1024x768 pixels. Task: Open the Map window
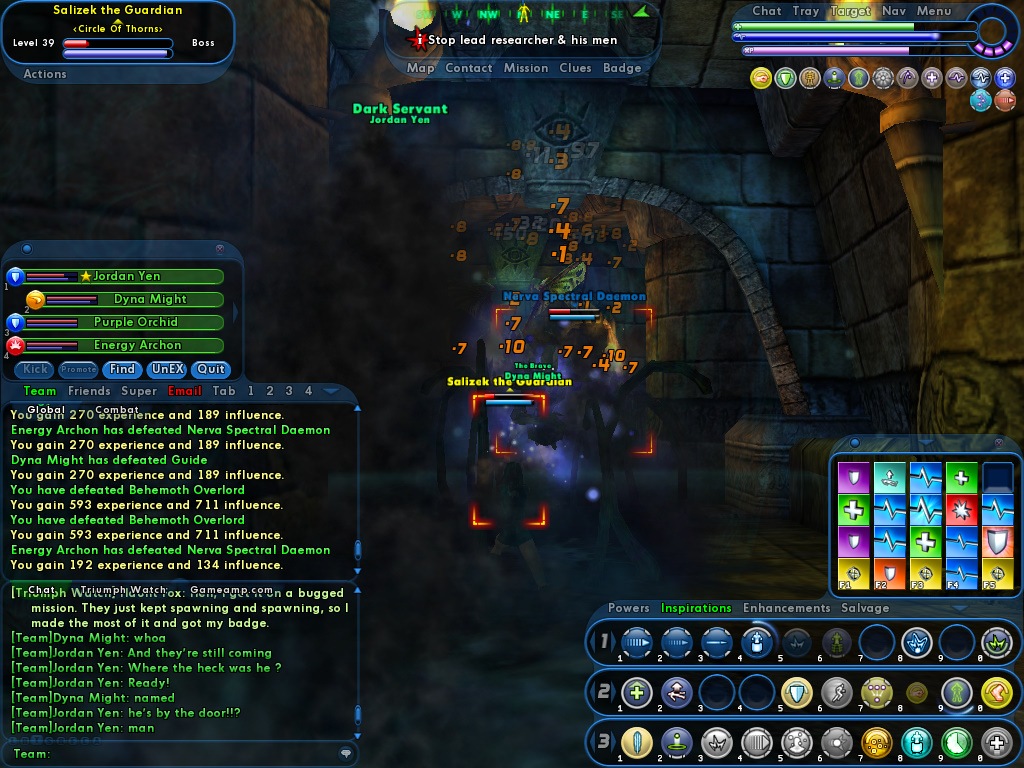click(x=420, y=68)
